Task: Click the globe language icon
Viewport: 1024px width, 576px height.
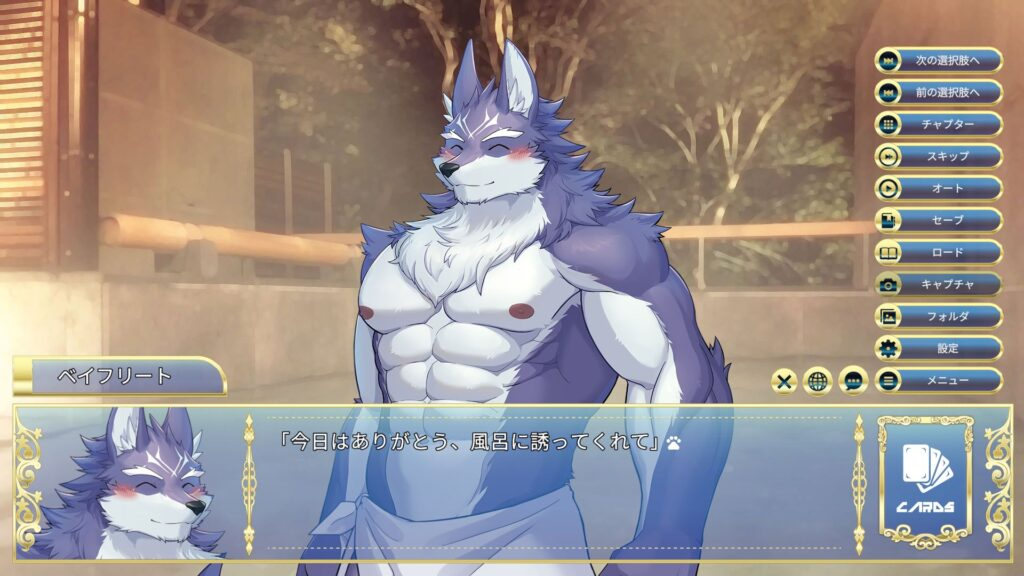Action: pyautogui.click(x=819, y=381)
